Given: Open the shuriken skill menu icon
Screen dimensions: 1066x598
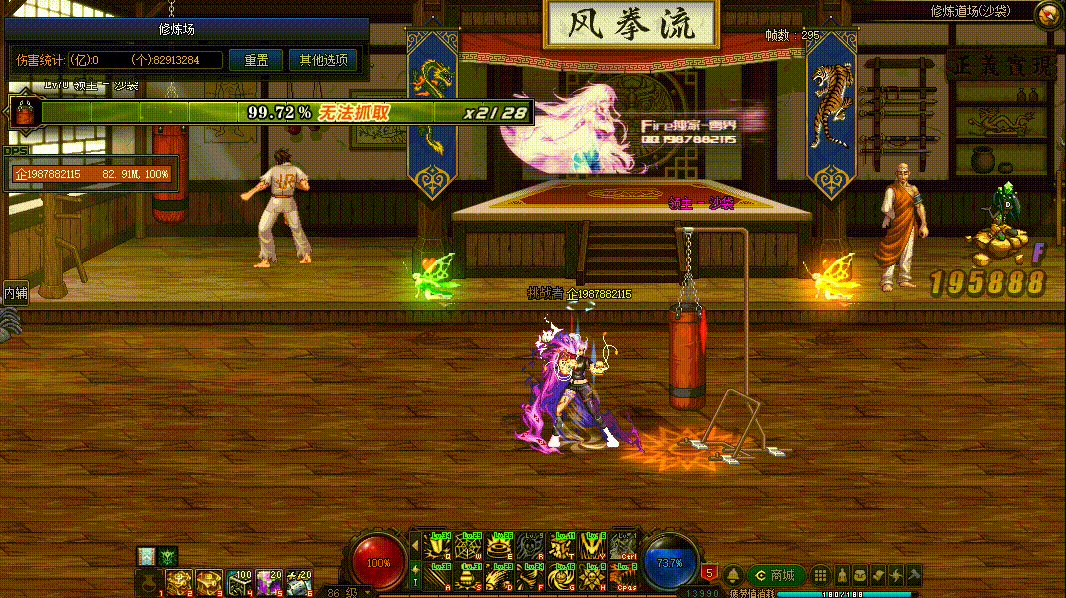Looking at the screenshot, I should pyautogui.click(x=896, y=575).
